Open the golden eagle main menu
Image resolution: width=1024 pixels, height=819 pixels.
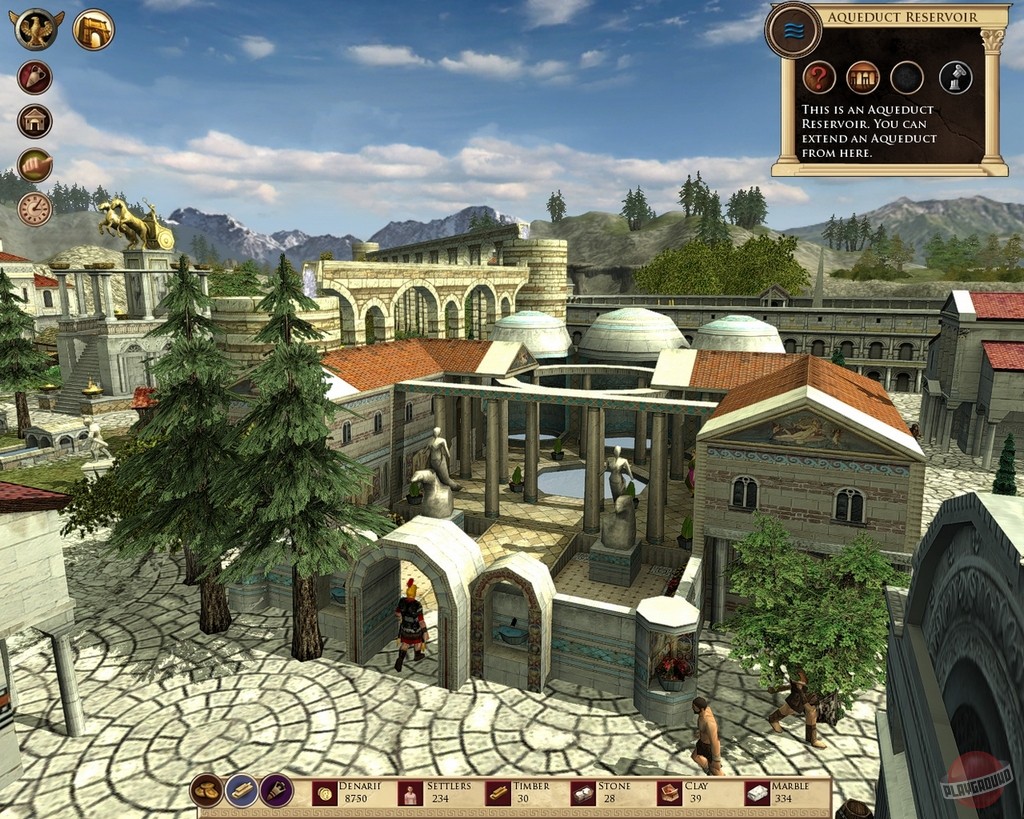tap(37, 29)
